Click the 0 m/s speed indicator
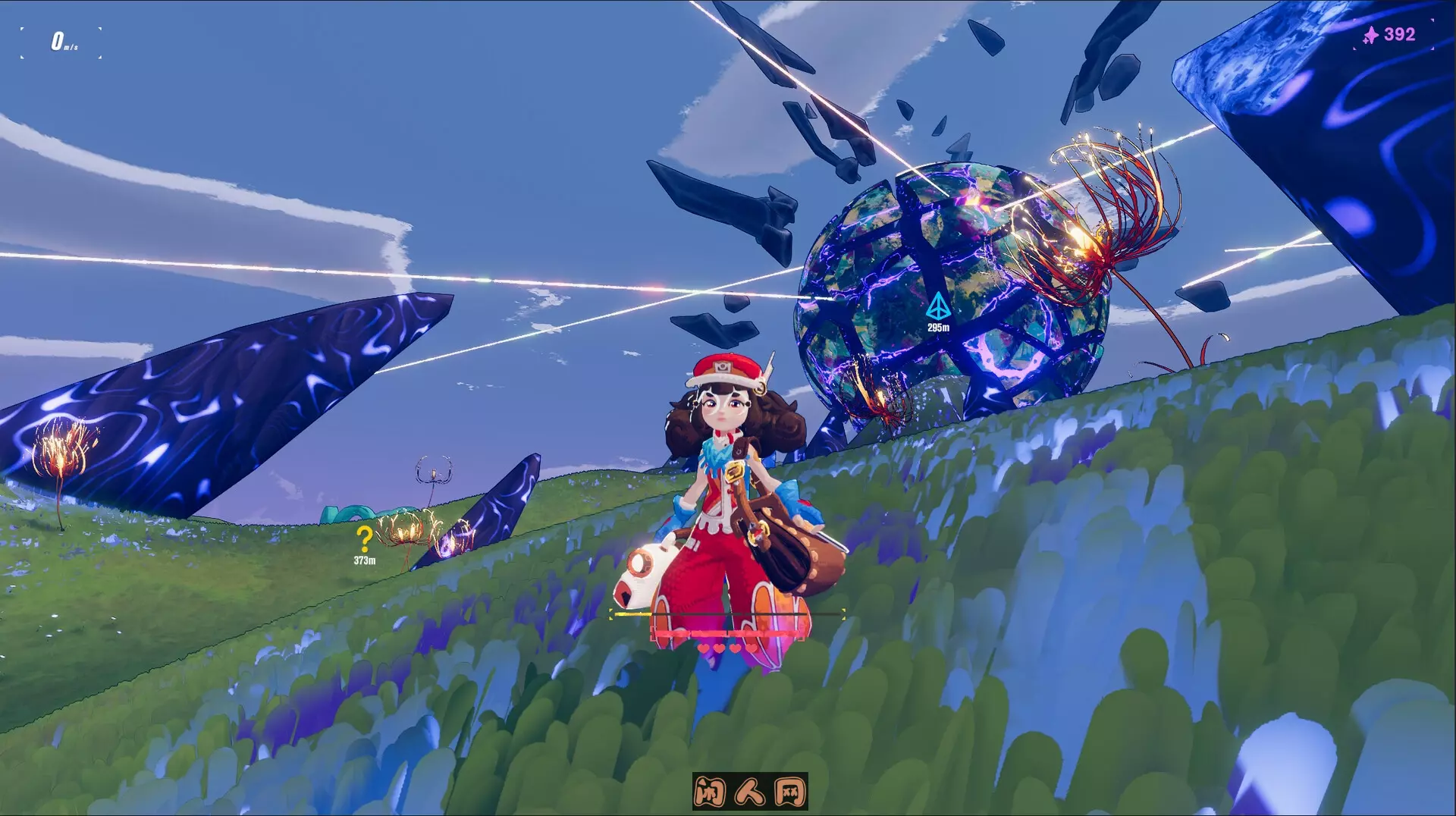This screenshot has height=816, width=1456. pyautogui.click(x=64, y=42)
